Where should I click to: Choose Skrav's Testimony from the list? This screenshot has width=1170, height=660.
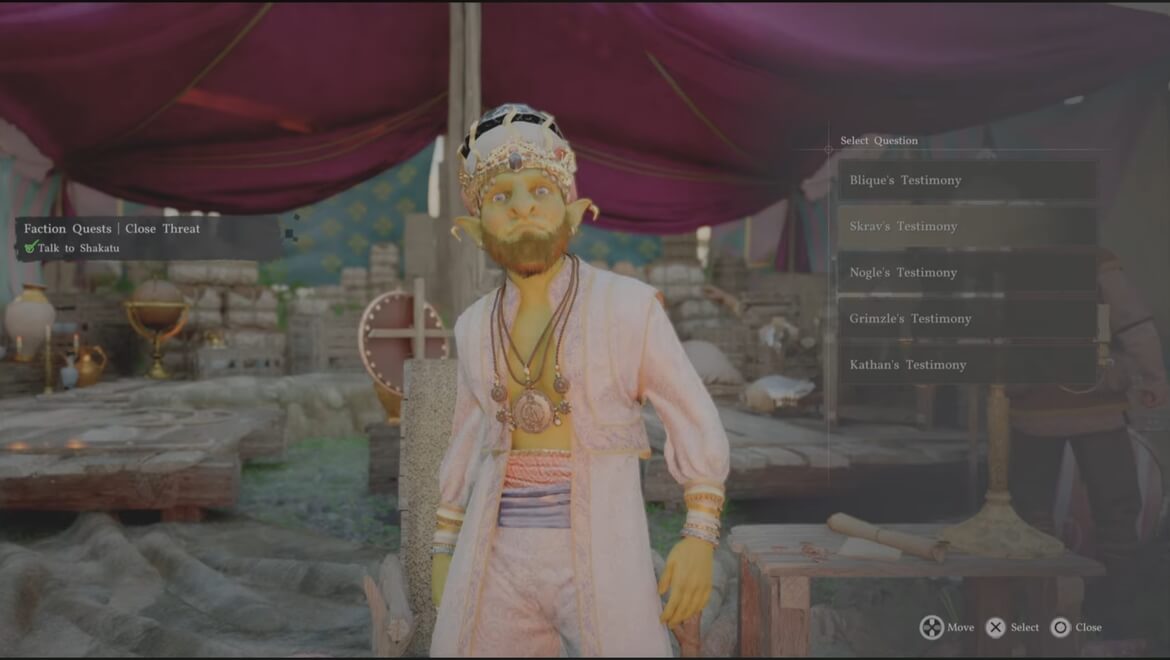click(965, 226)
